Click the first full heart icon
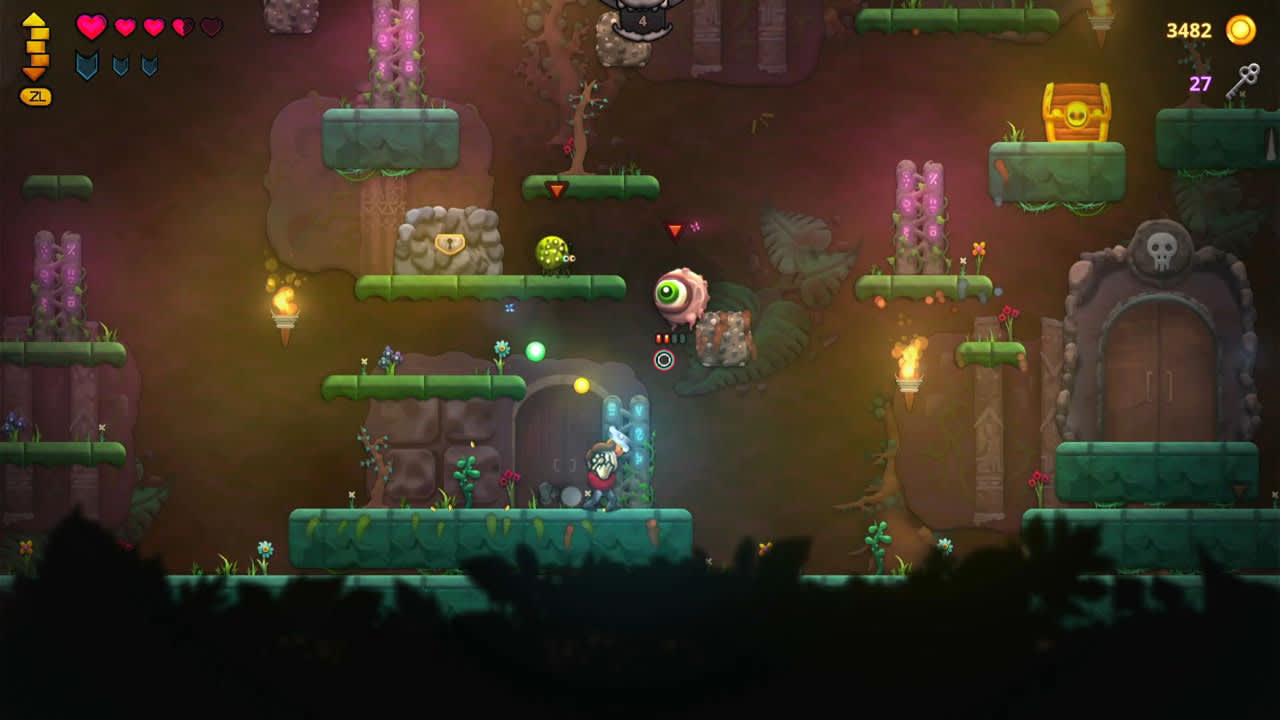 point(92,27)
